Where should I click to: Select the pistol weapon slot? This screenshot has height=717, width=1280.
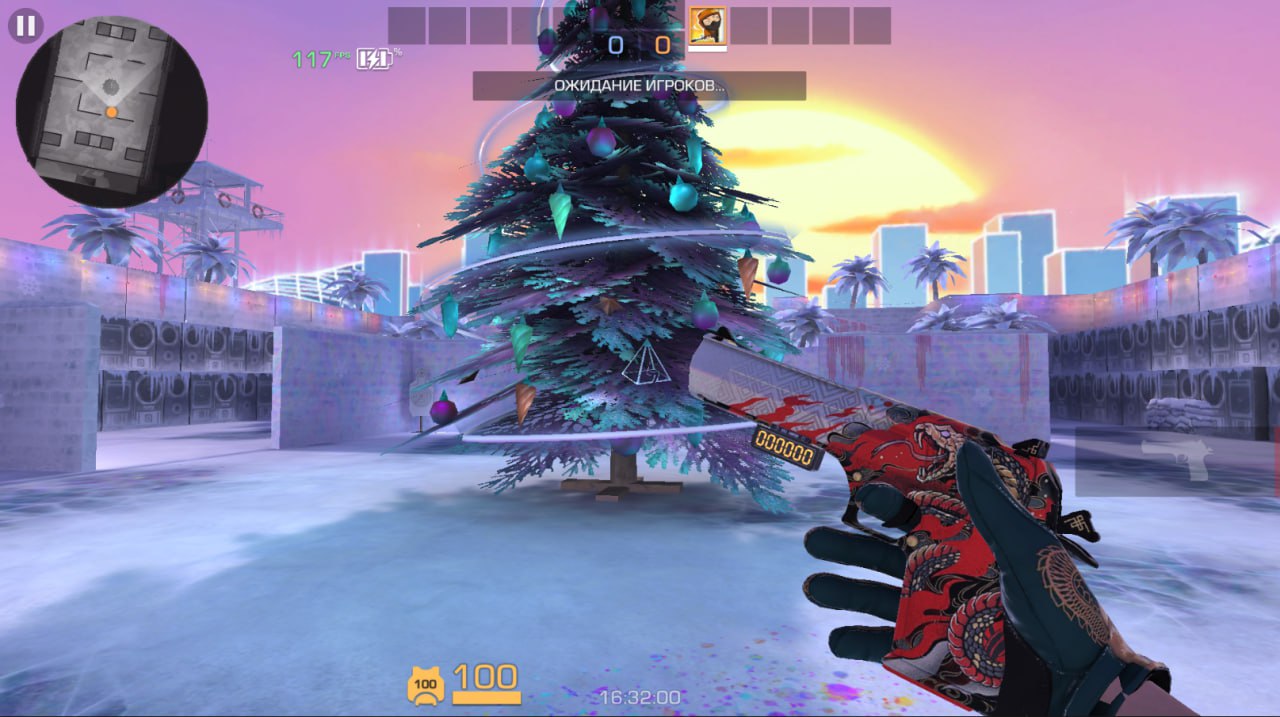pos(1176,460)
